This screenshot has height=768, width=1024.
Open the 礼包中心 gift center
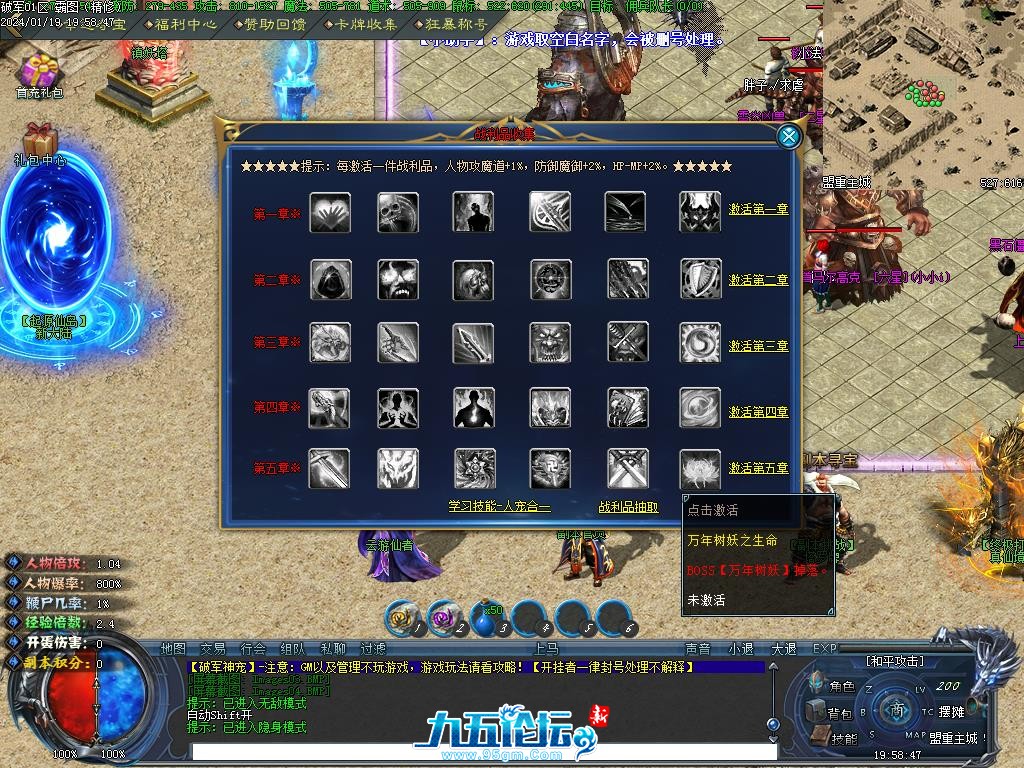40,146
